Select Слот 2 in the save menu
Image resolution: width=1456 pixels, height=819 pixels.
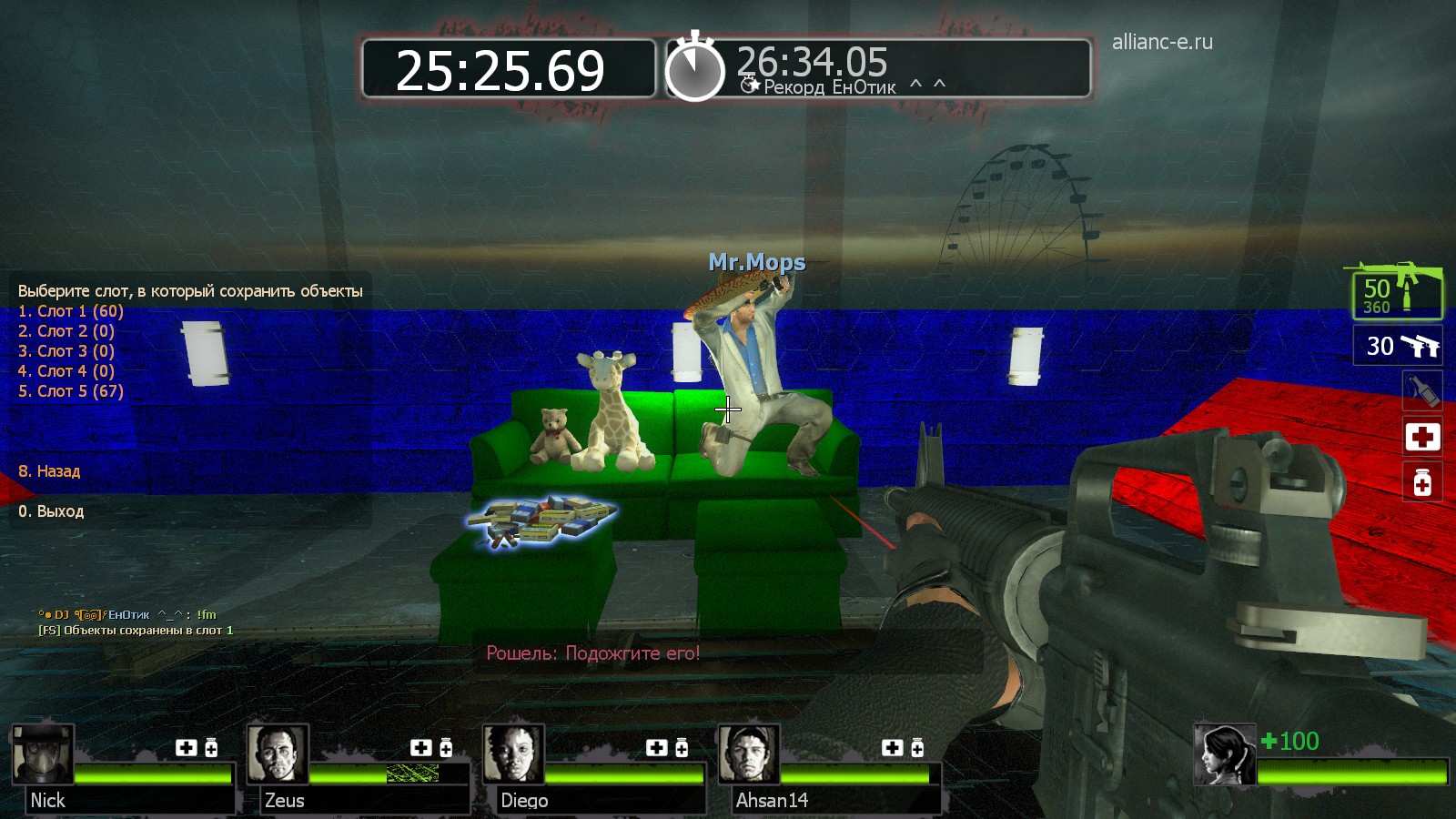66,331
